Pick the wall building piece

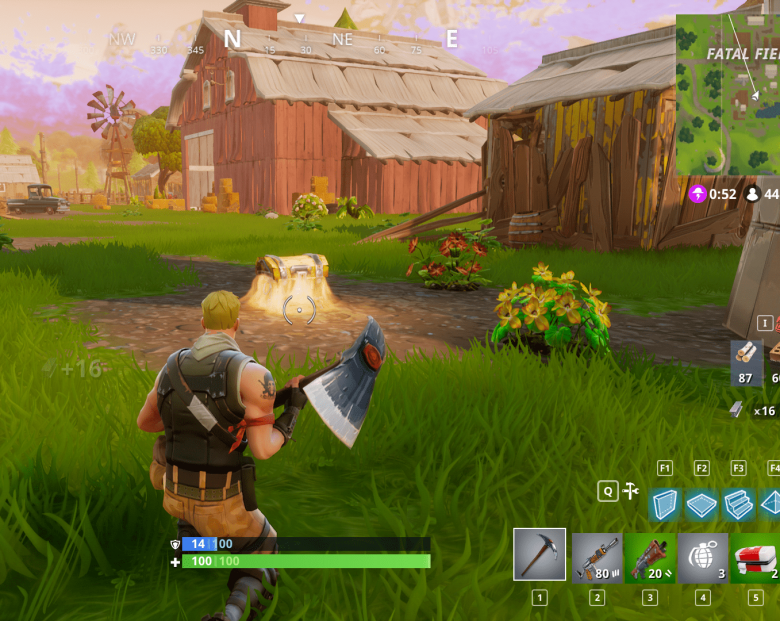click(x=664, y=504)
